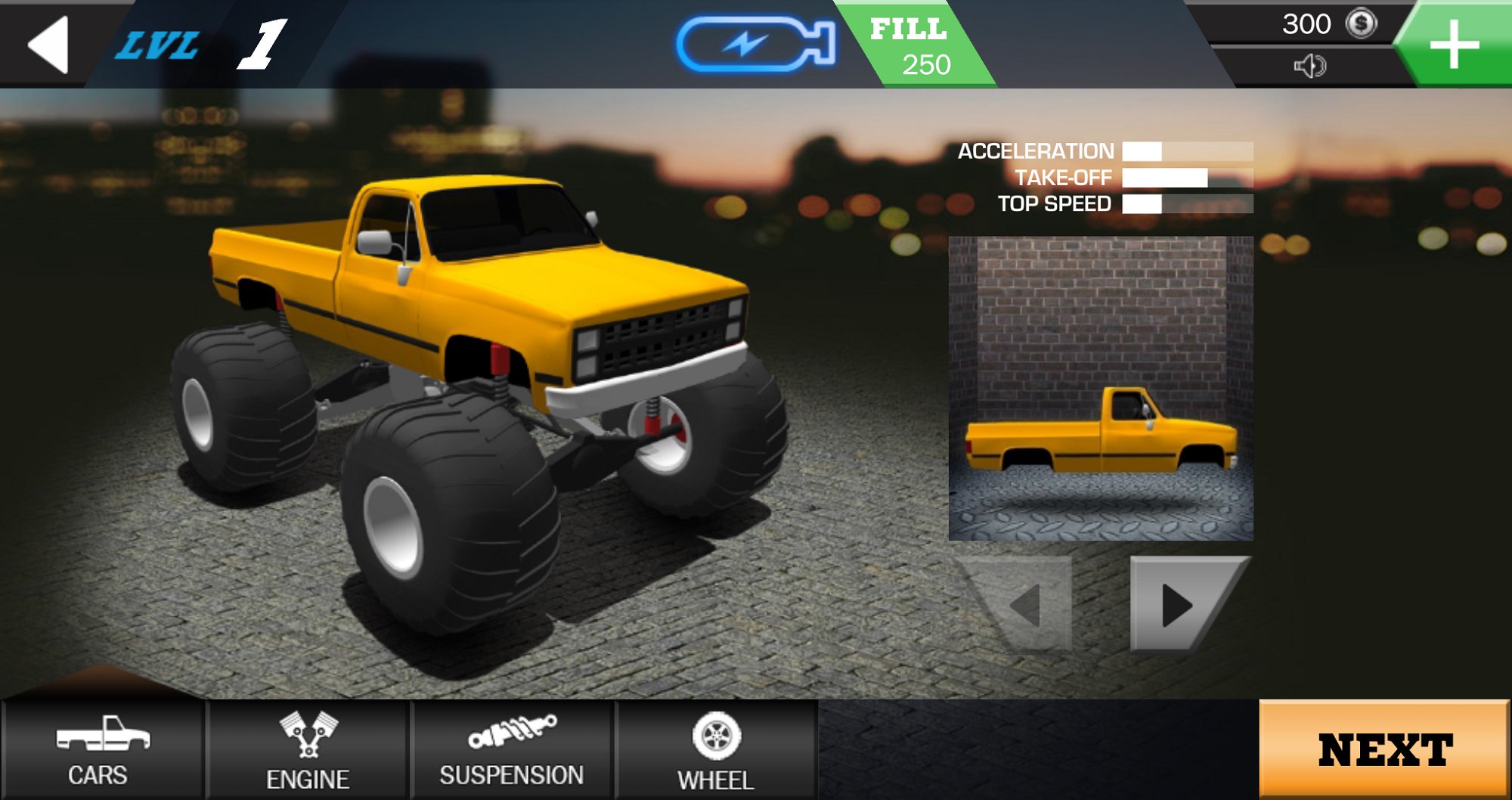Image resolution: width=1512 pixels, height=800 pixels.
Task: Go back with the white arrow button
Action: [48, 45]
